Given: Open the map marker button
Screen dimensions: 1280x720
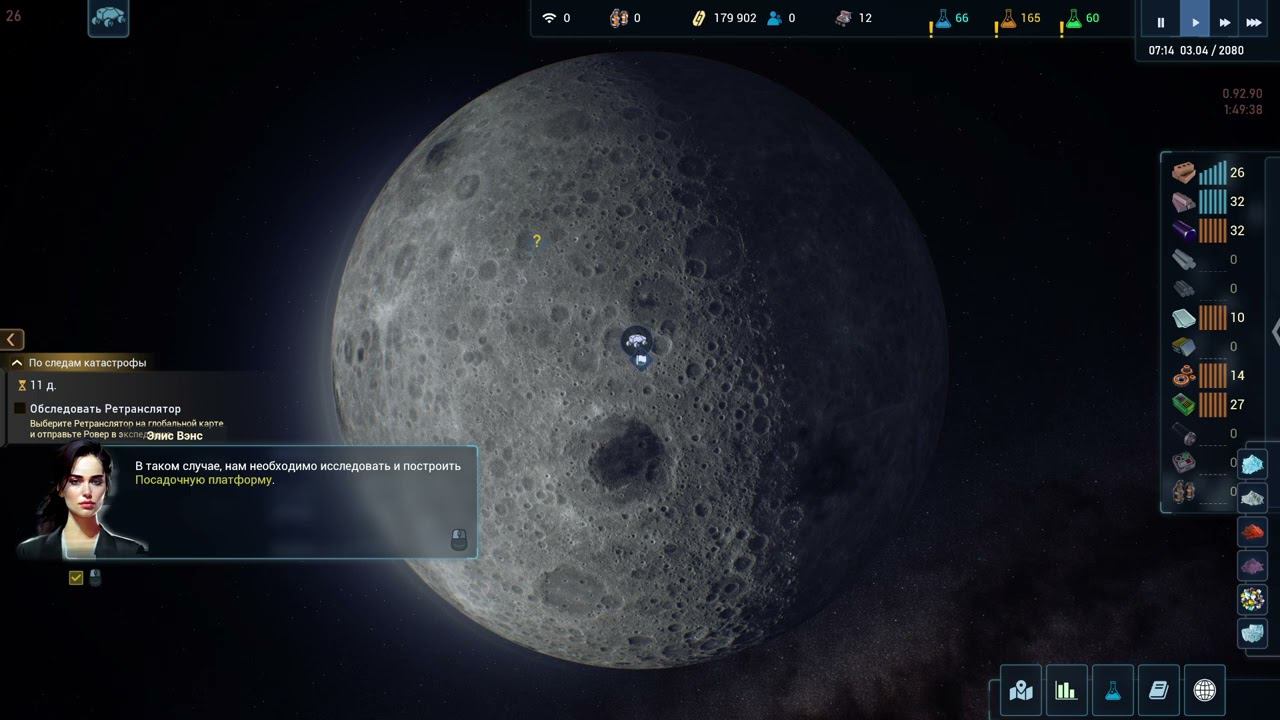Looking at the screenshot, I should pos(1021,690).
